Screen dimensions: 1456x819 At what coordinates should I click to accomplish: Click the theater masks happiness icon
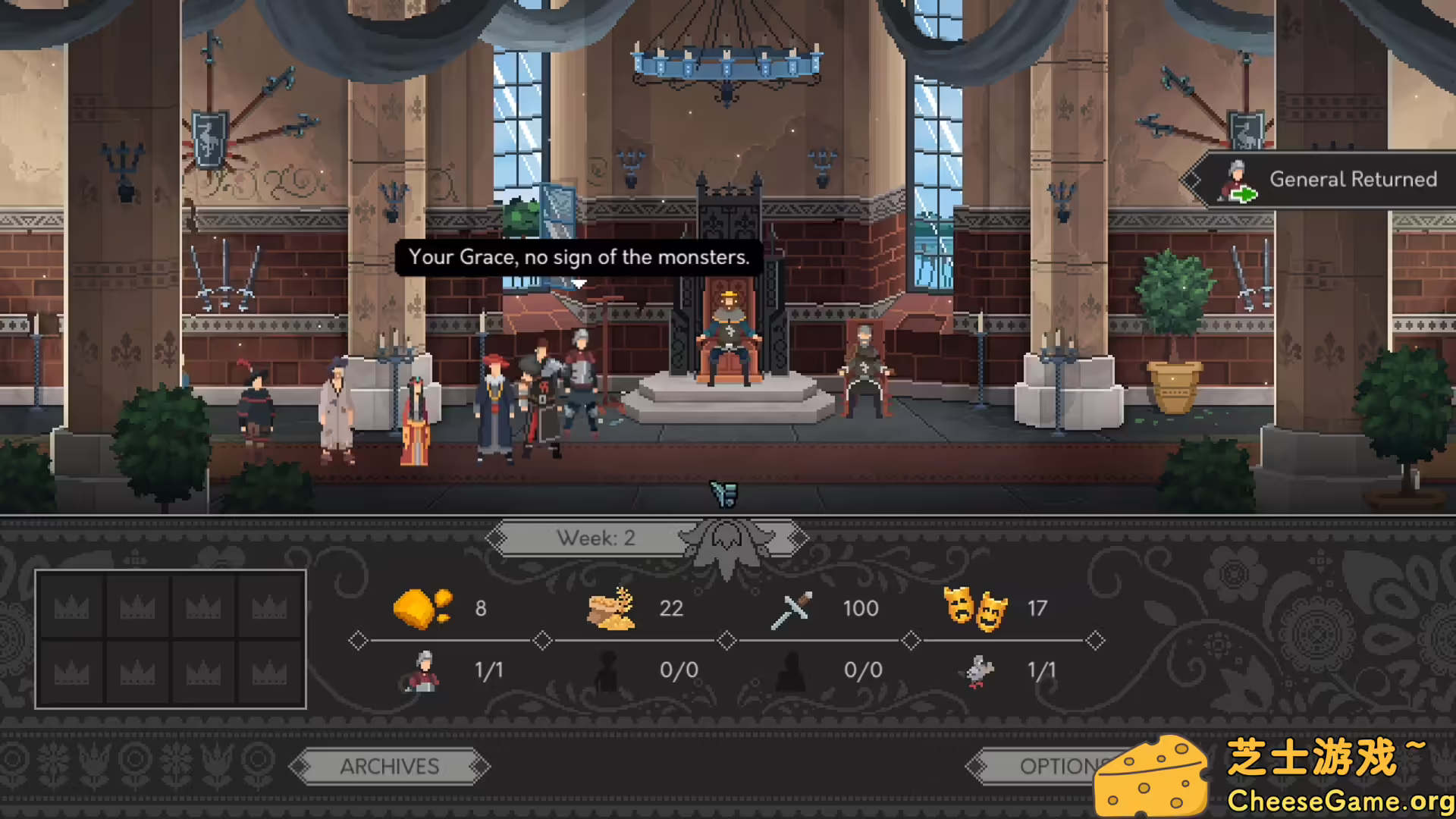(974, 608)
